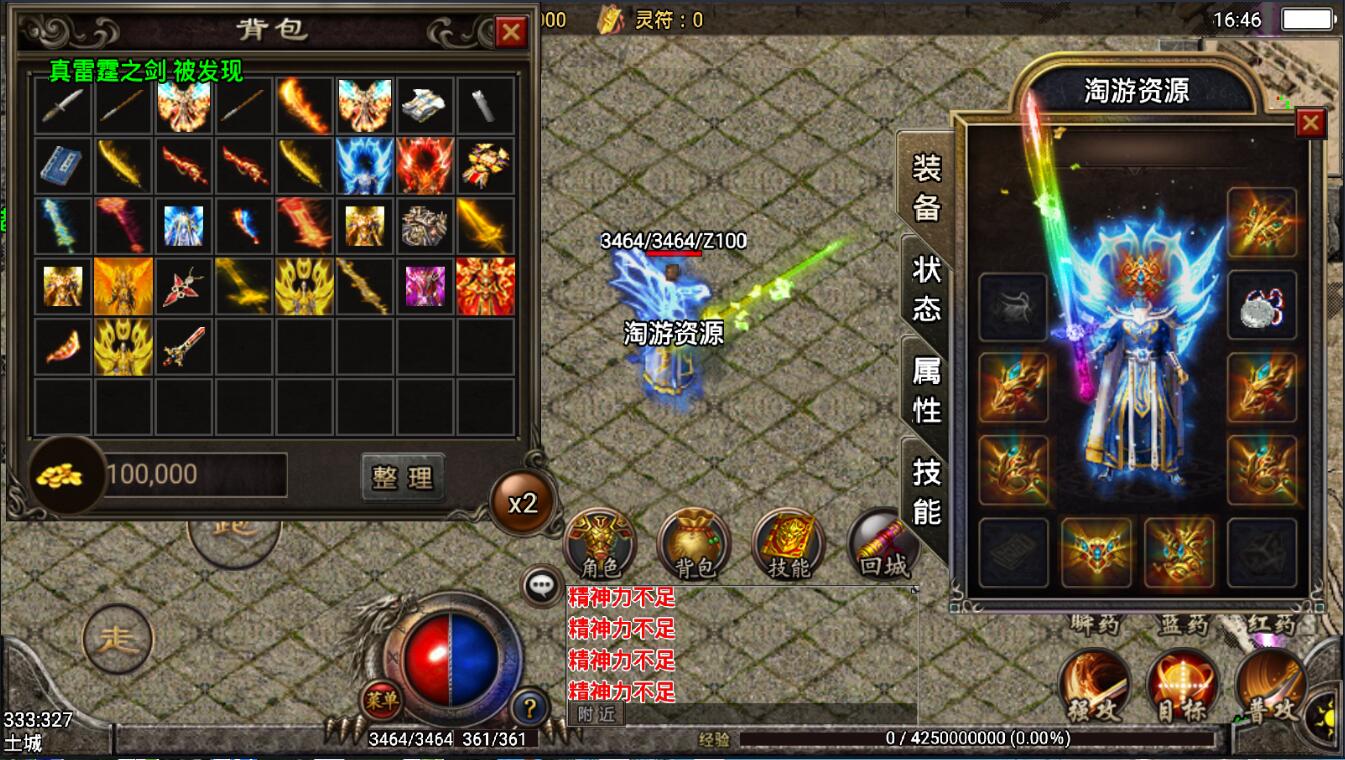
Task: Switch to the 状态 tab
Action: click(926, 287)
